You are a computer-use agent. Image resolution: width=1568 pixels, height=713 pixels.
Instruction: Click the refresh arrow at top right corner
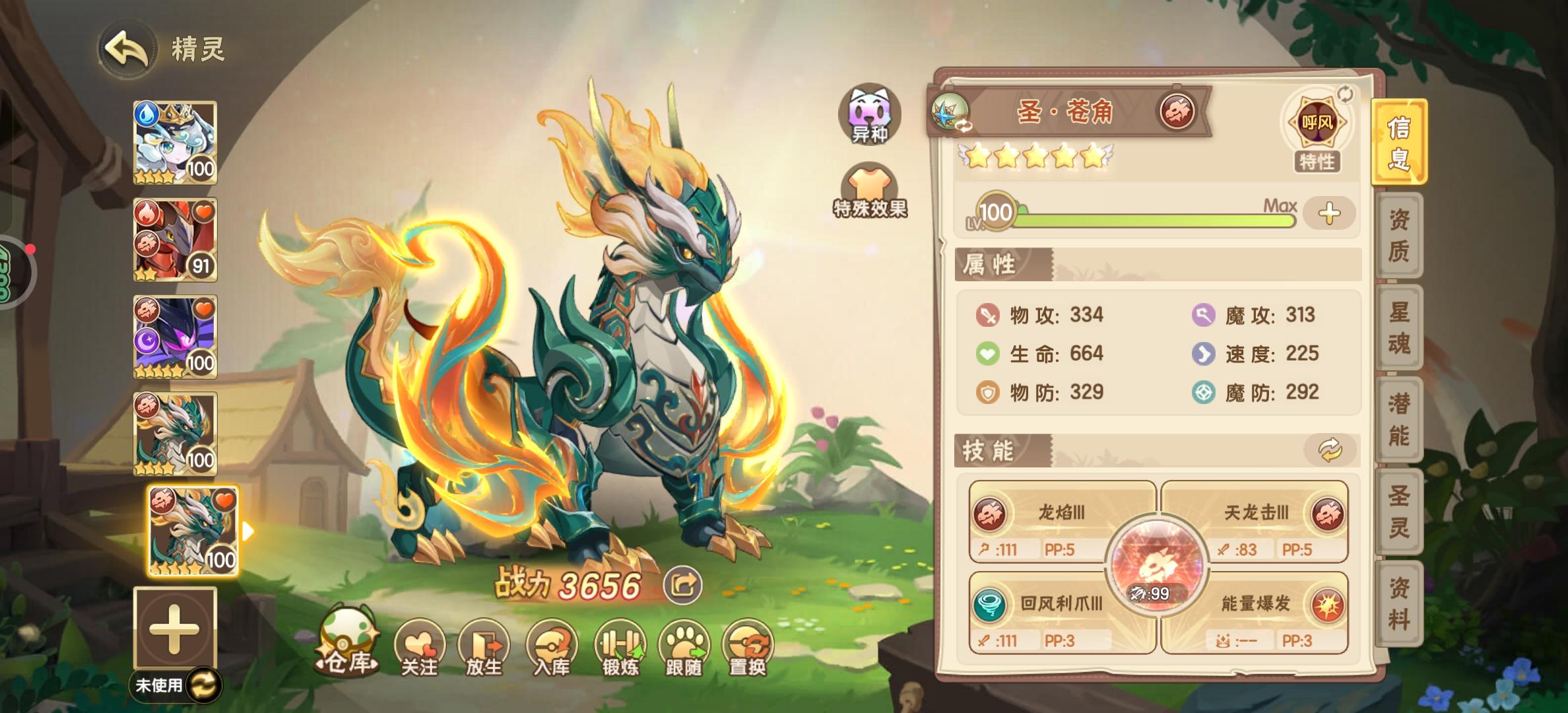coord(1346,94)
